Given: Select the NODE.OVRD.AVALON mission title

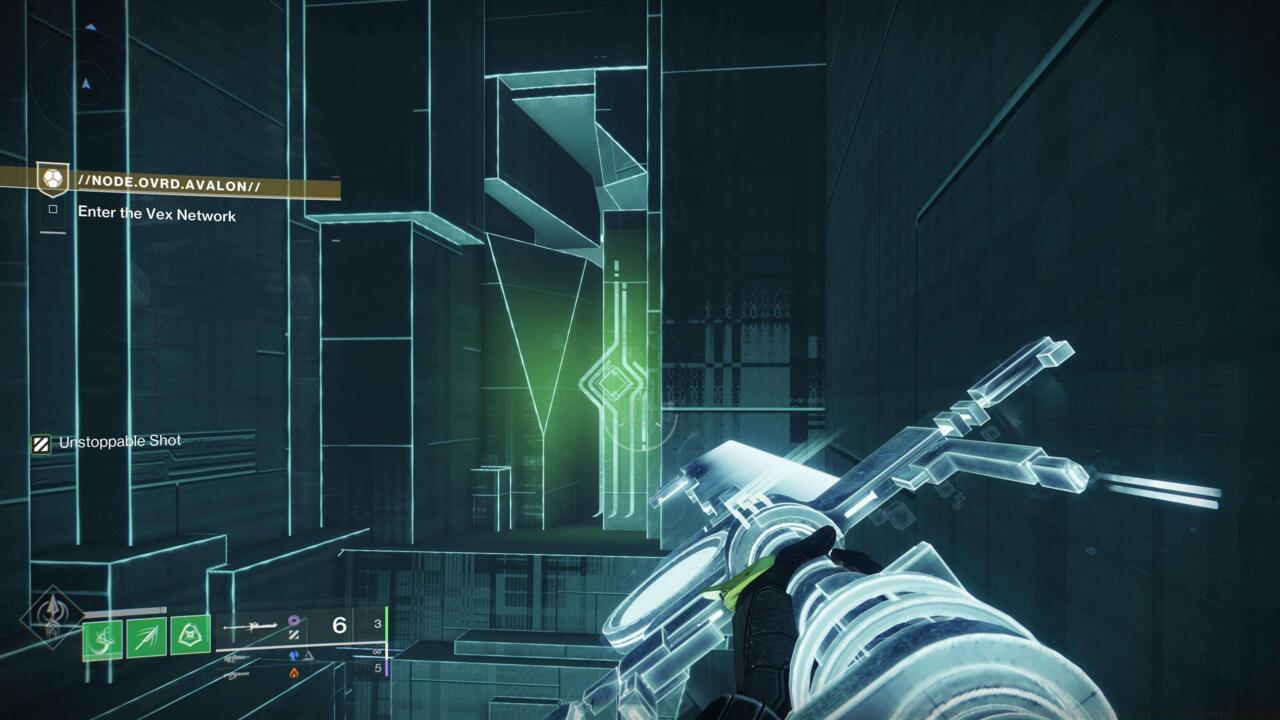Looking at the screenshot, I should [x=171, y=181].
